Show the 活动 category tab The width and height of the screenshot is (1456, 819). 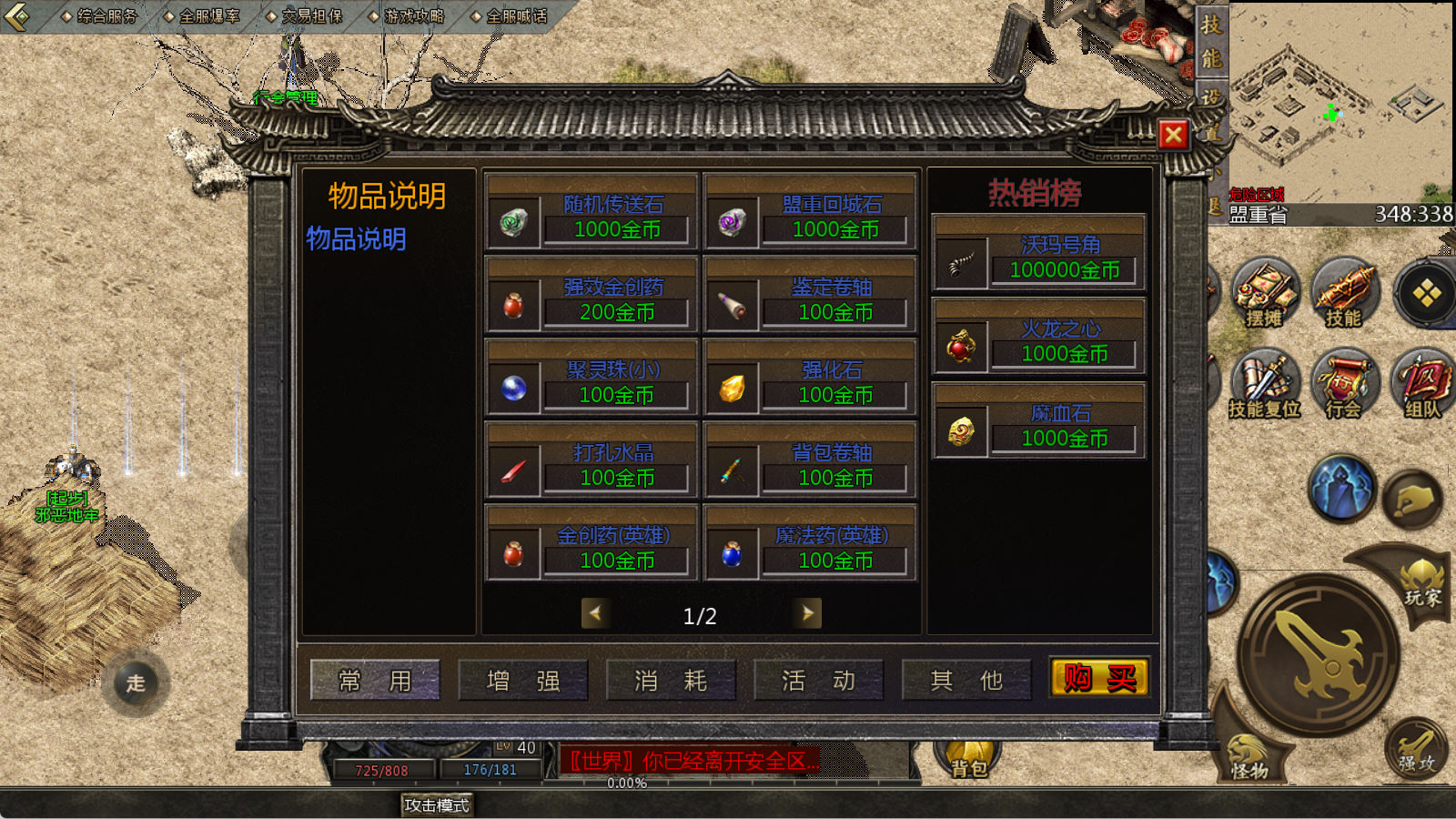pyautogui.click(x=818, y=680)
